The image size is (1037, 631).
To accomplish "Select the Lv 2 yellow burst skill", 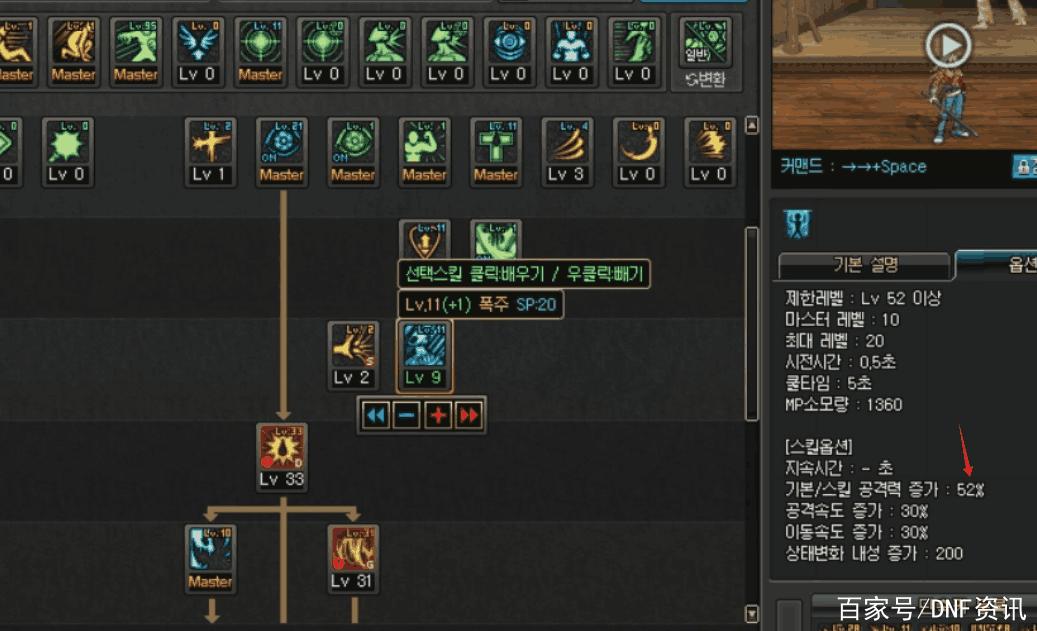I will click(353, 348).
